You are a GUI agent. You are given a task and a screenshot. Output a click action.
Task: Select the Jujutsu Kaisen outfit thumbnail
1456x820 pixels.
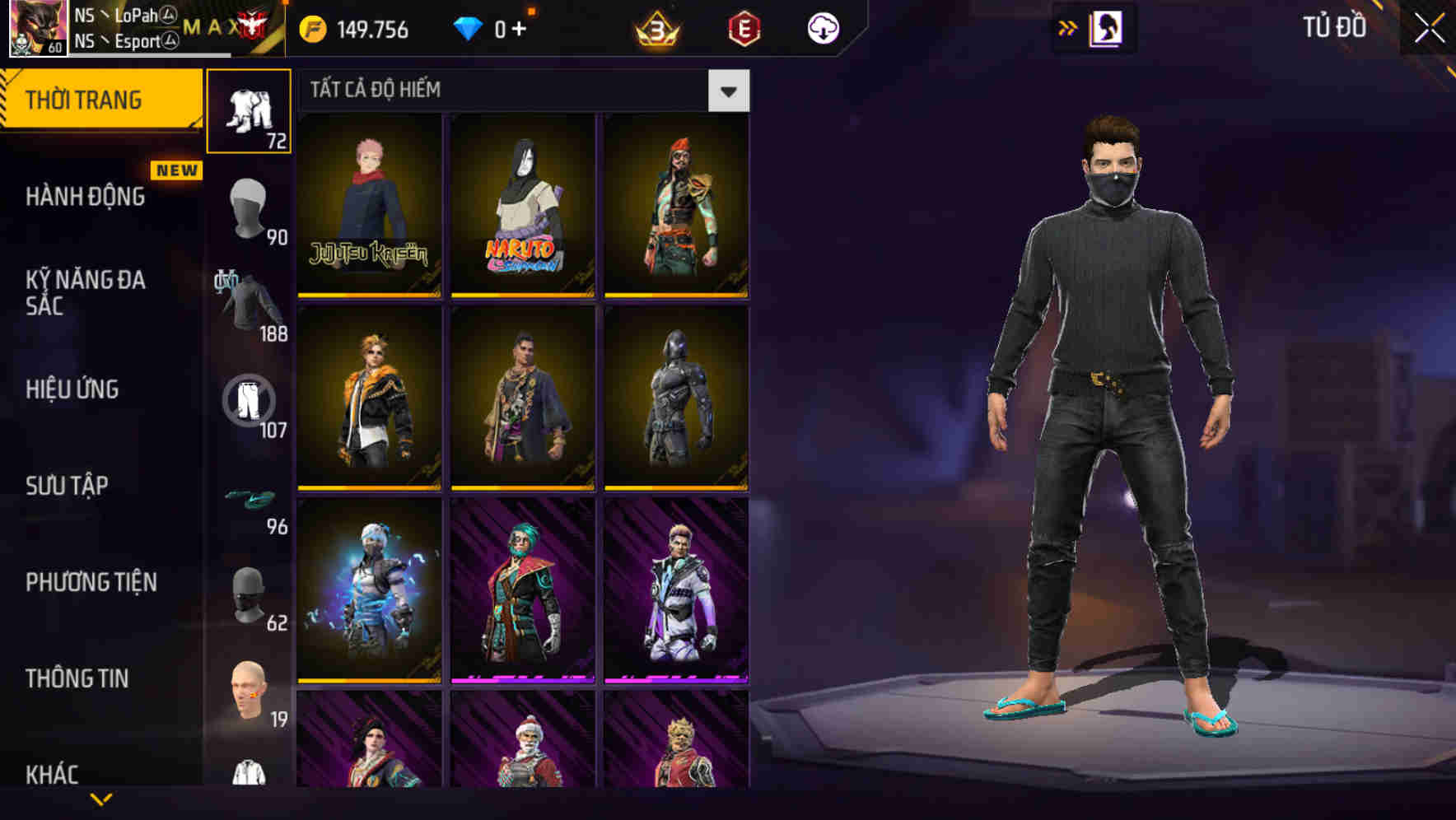click(x=368, y=202)
